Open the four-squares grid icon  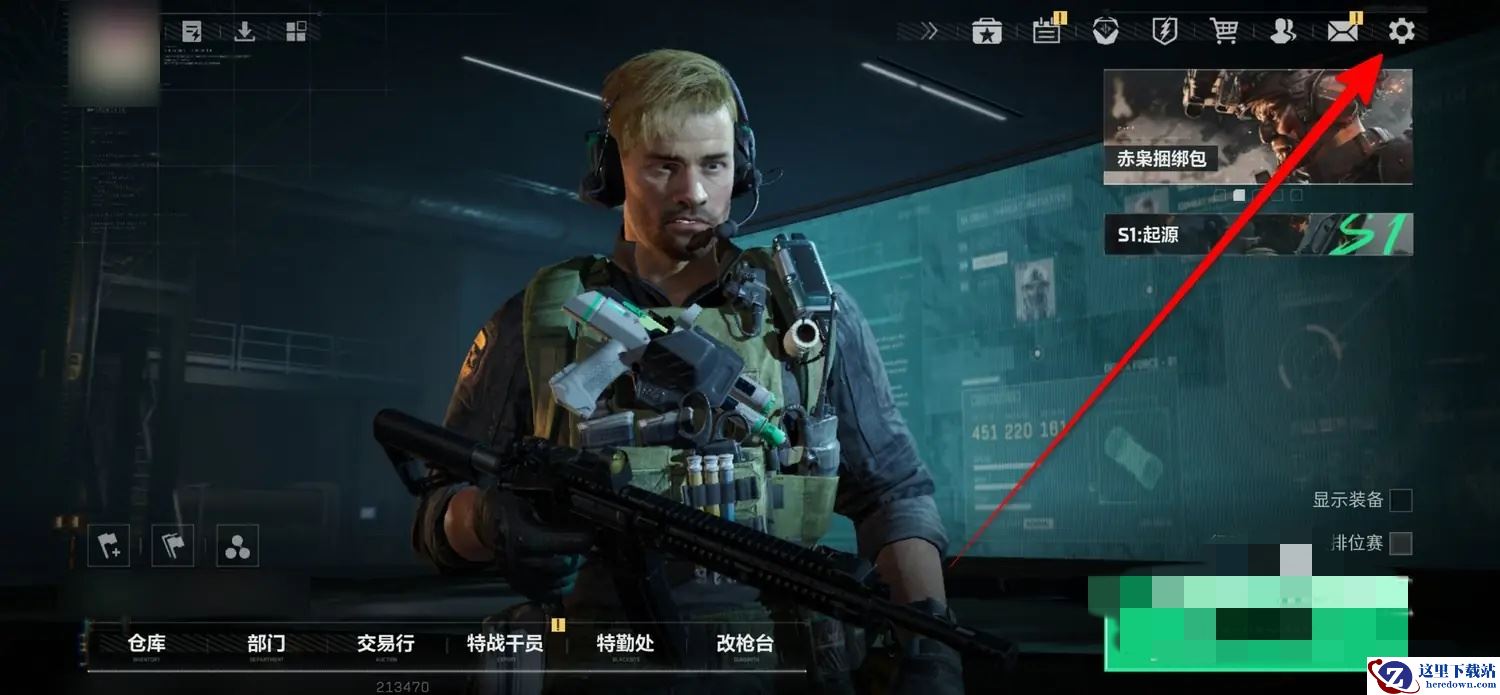[x=296, y=32]
